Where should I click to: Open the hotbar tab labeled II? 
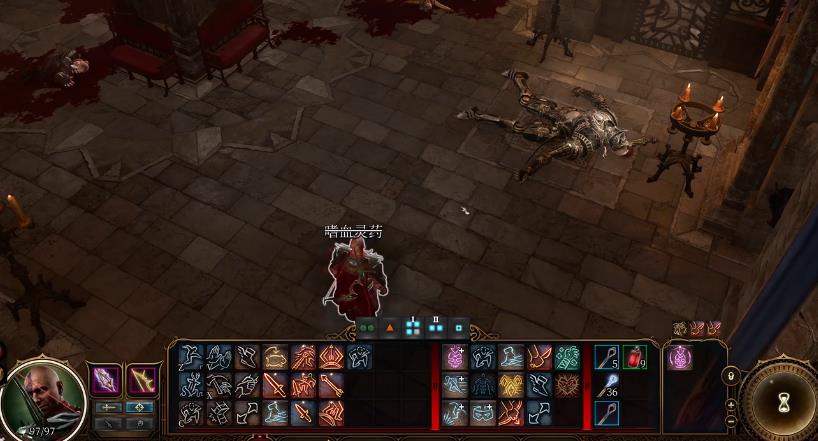[x=436, y=326]
